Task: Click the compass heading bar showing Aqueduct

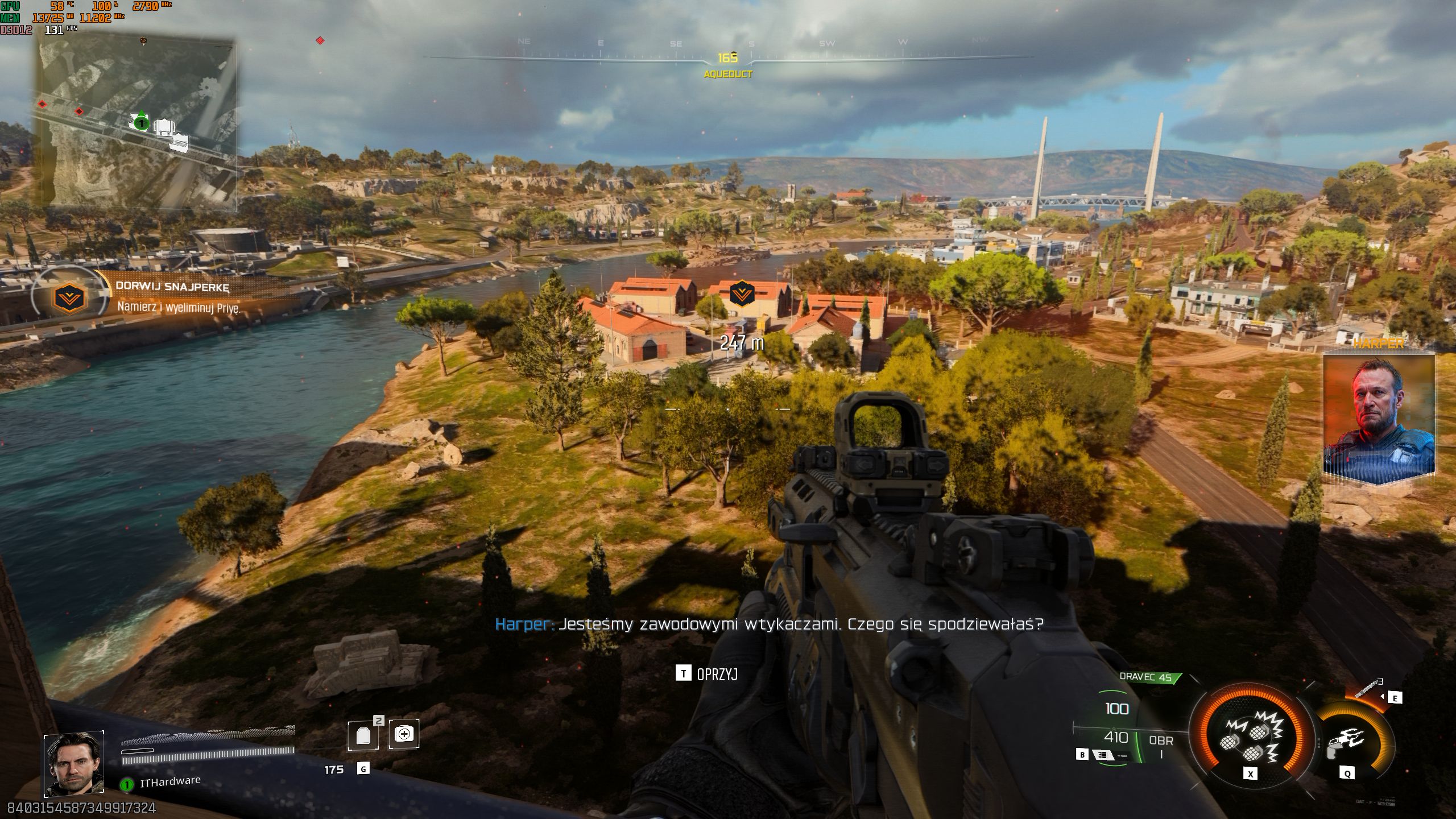Action: [x=728, y=57]
